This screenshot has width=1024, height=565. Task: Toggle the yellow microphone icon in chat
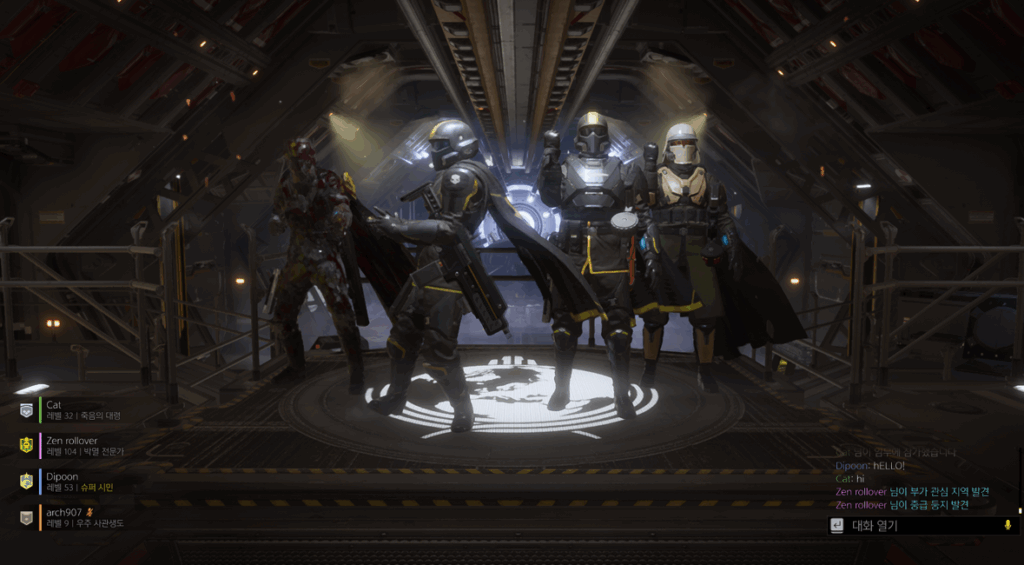point(1007,525)
